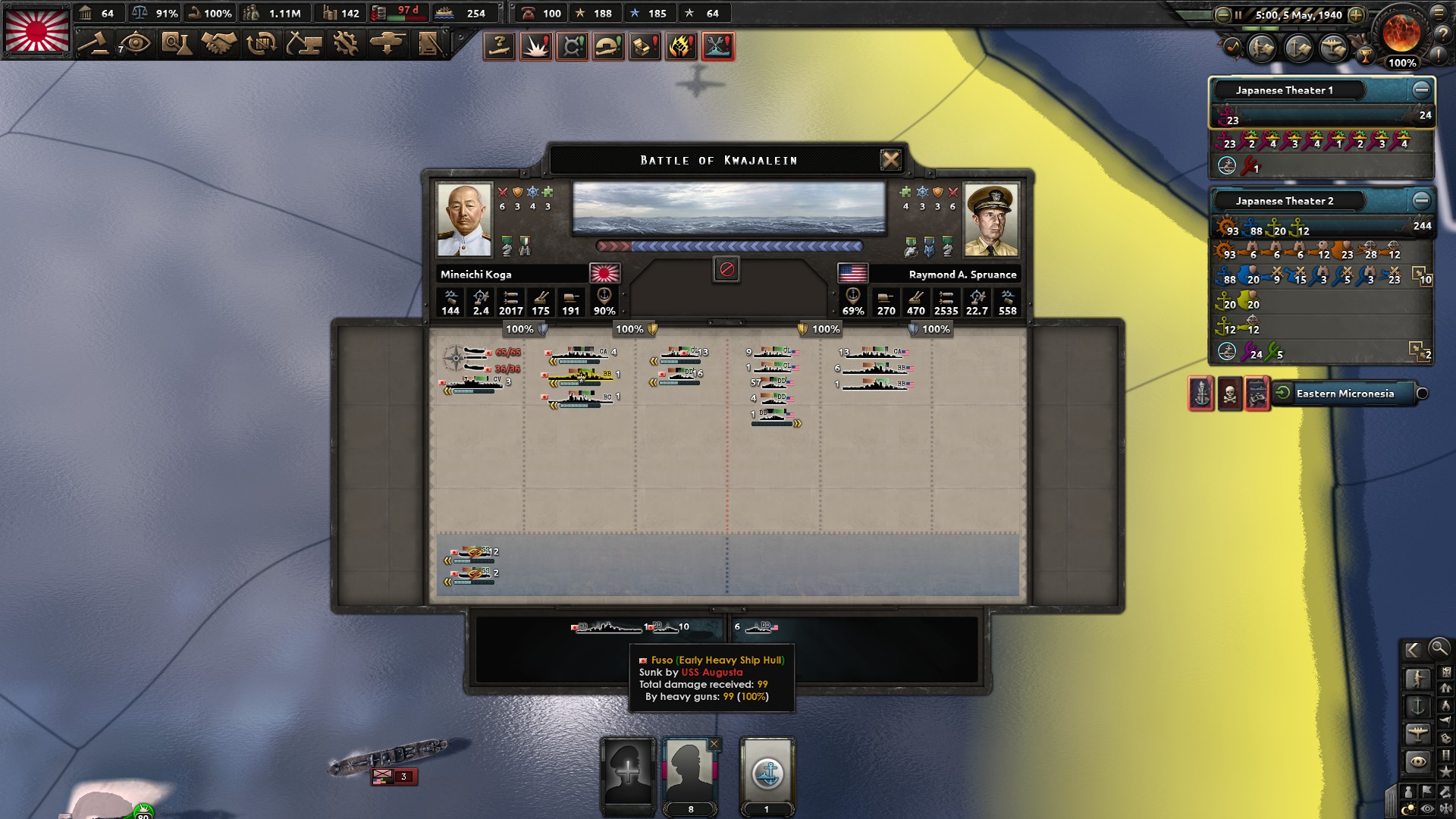Open the magnifying glass search tool
Screen dimensions: 1456x819
(1438, 648)
